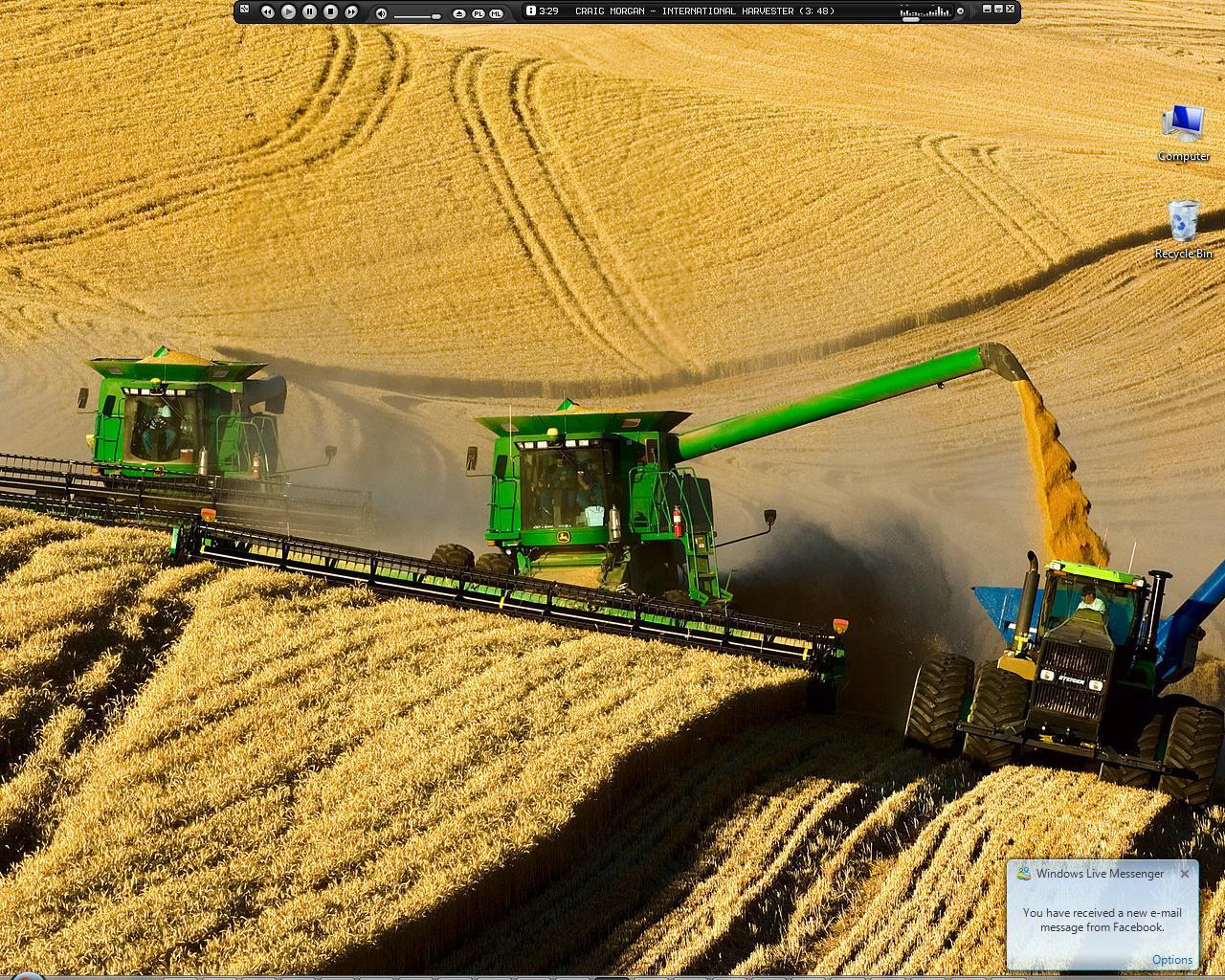Click the eject icon to open a file
This screenshot has width=1225, height=980.
[x=458, y=14]
